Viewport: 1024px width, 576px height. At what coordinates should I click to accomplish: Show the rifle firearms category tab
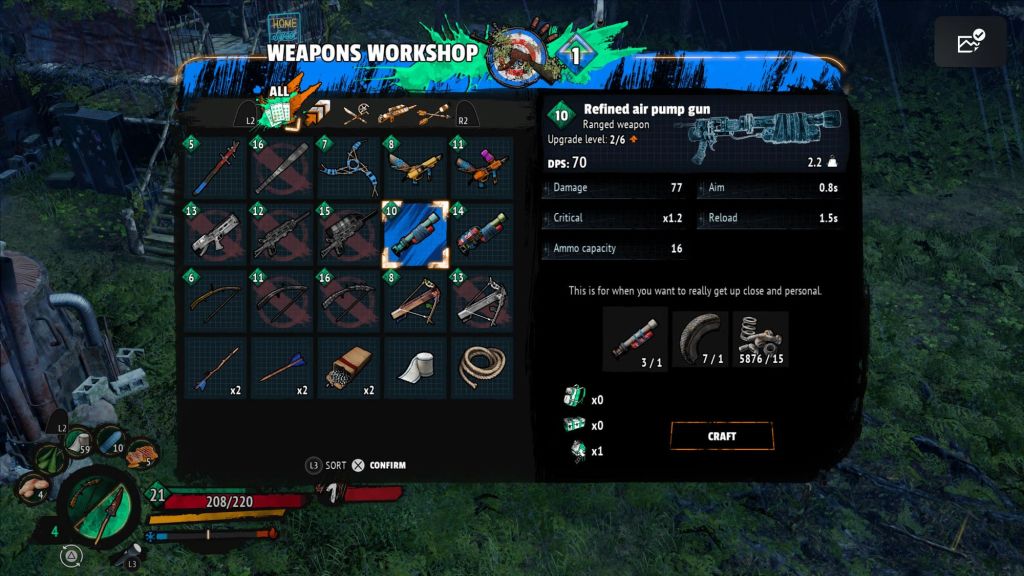click(x=396, y=114)
